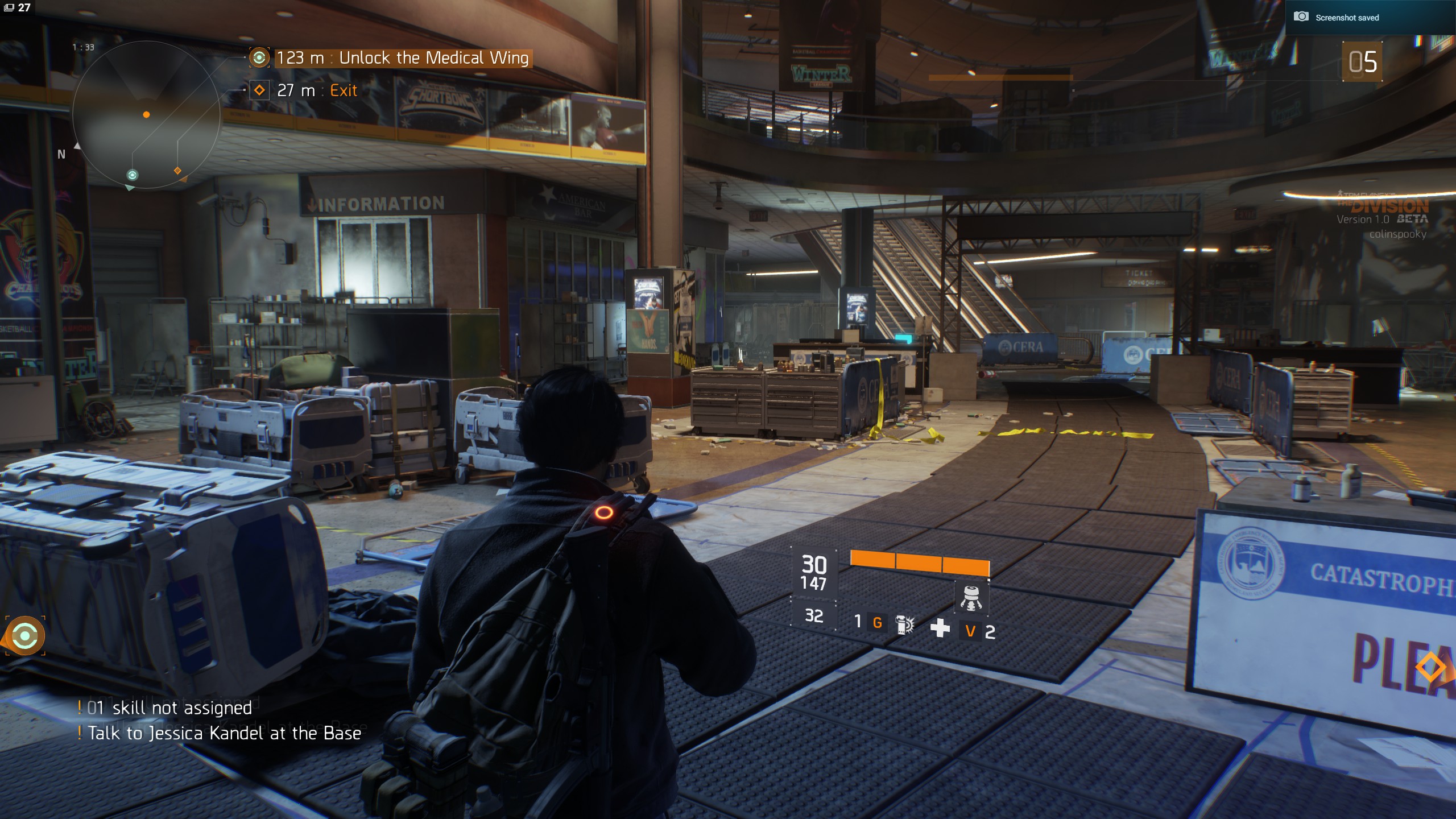Use the medkit cross icon

[x=940, y=628]
